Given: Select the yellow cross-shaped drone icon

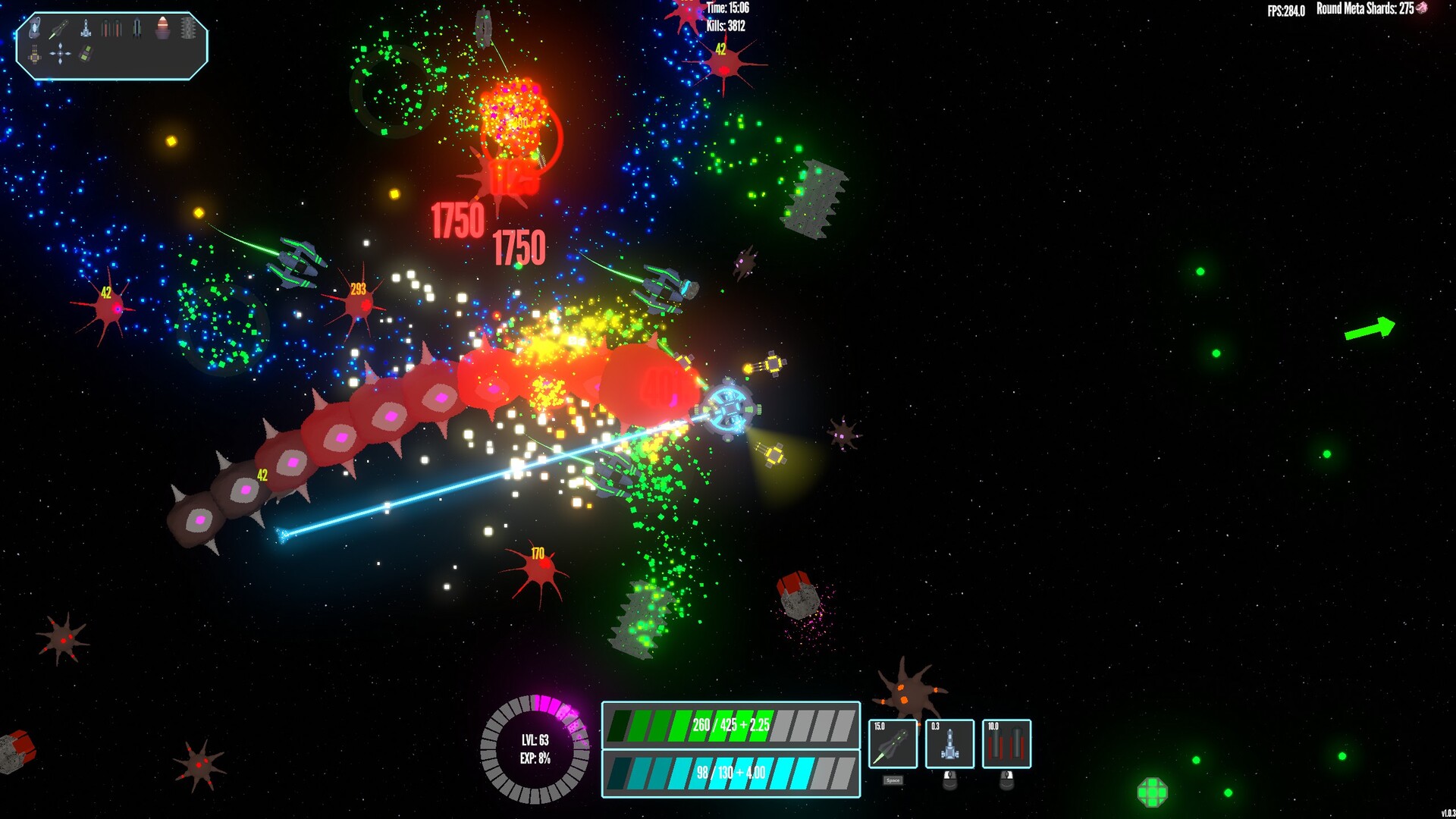Looking at the screenshot, I should [35, 55].
